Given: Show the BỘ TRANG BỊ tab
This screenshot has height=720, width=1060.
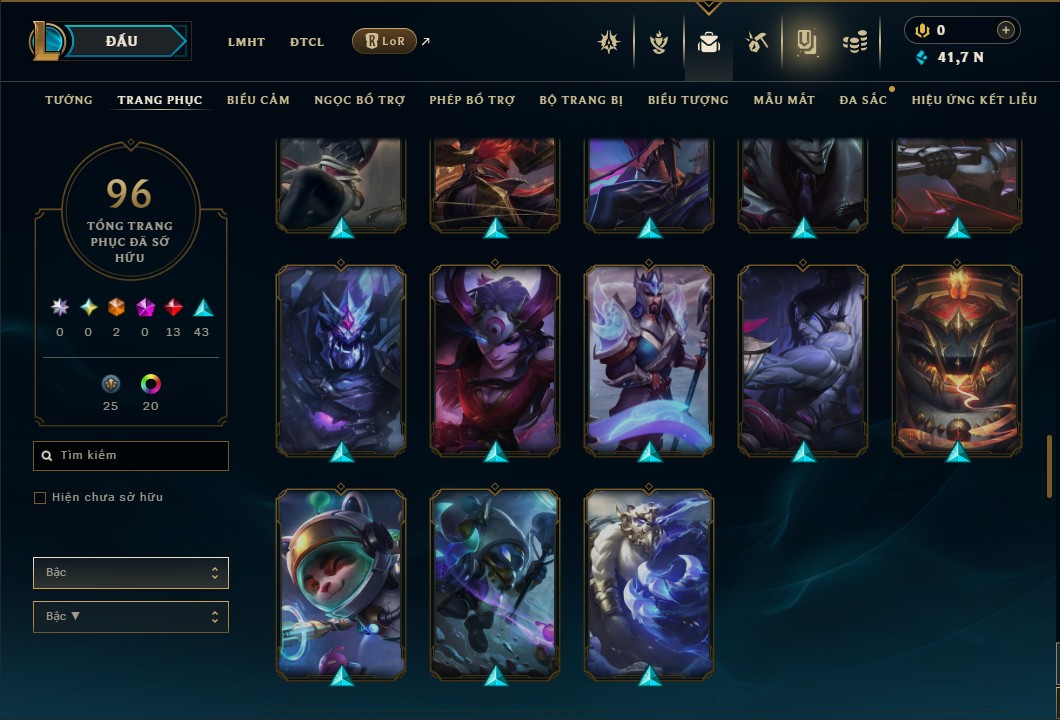Looking at the screenshot, I should (x=581, y=100).
